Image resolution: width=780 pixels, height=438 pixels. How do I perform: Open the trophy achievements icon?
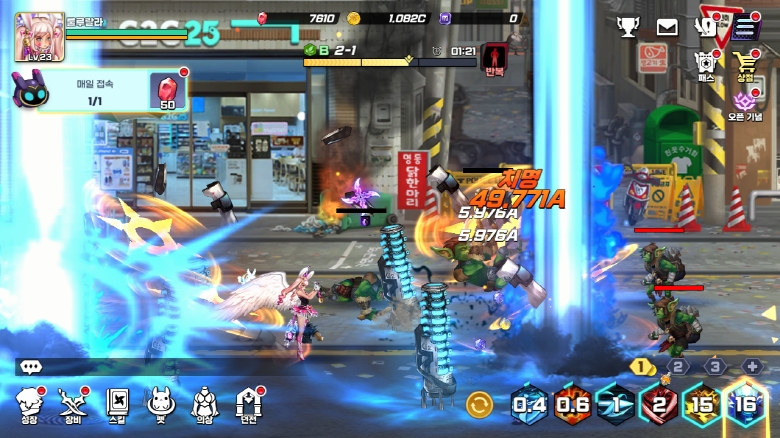(x=627, y=27)
